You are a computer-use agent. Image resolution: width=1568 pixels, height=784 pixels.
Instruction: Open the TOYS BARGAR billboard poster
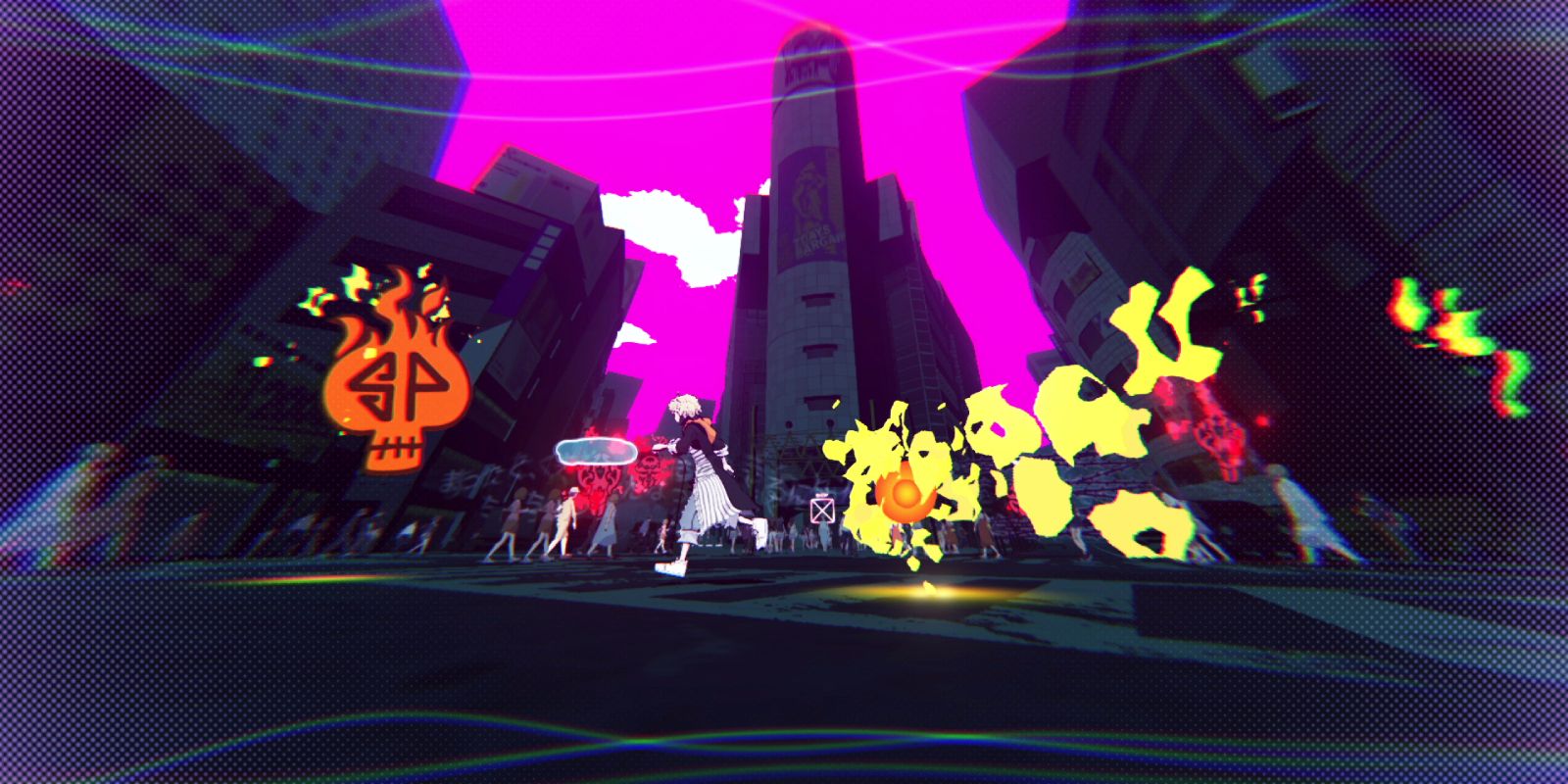[x=808, y=201]
